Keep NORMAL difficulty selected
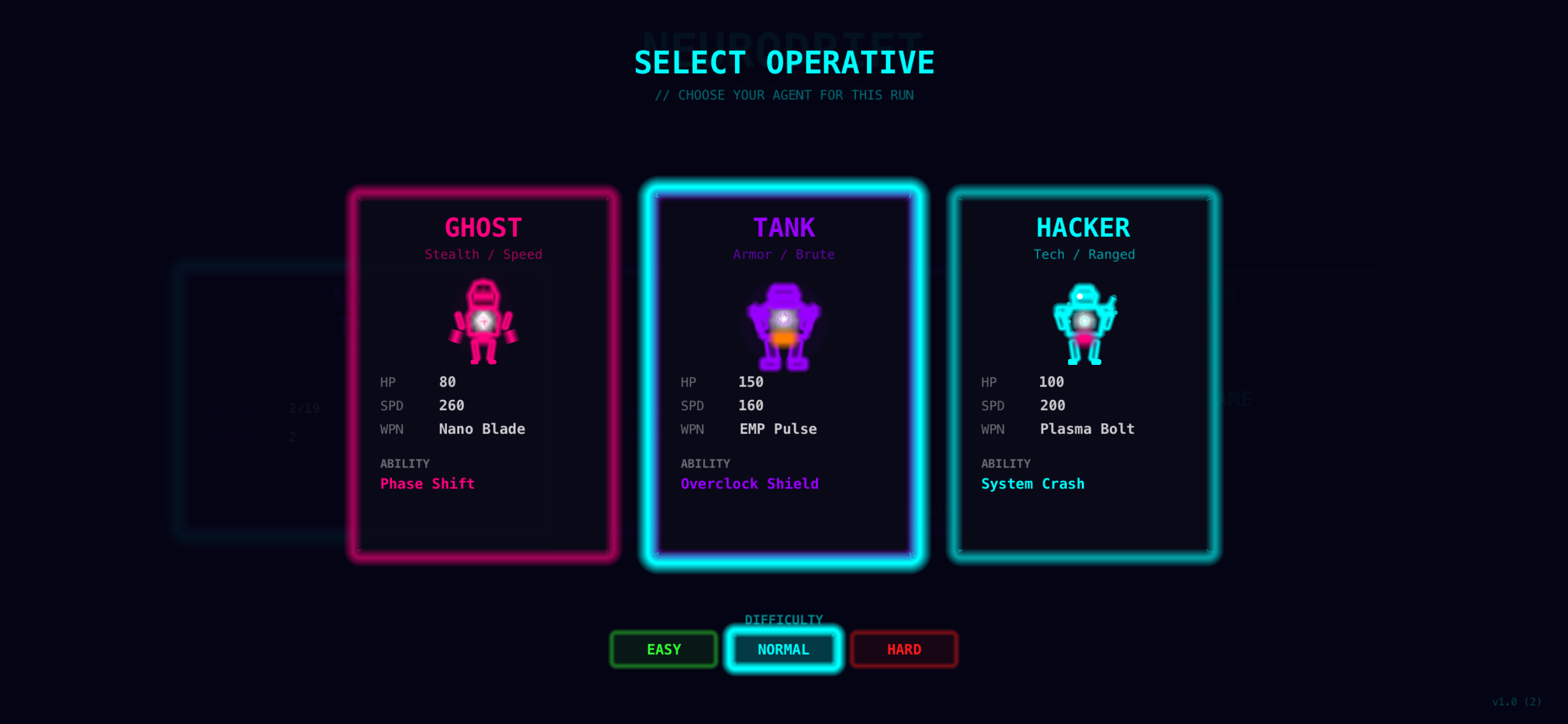 click(783, 649)
